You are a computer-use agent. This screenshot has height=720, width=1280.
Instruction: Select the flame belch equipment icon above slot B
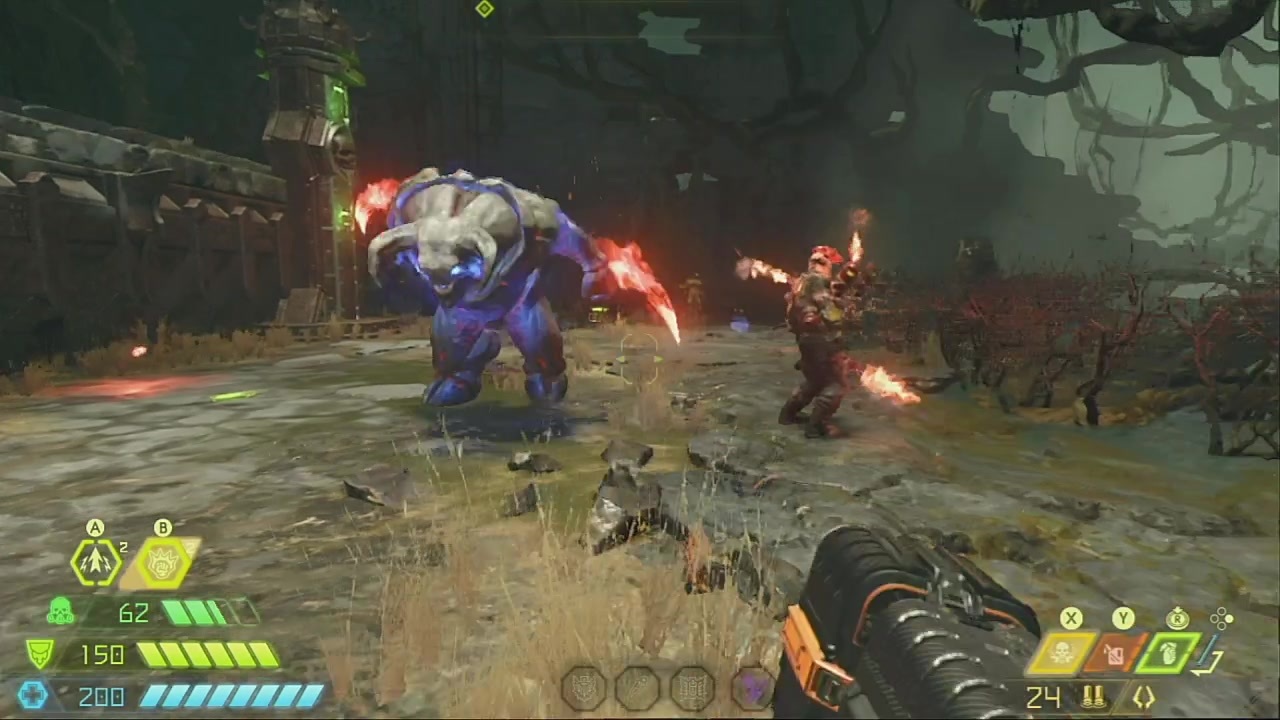pos(162,560)
